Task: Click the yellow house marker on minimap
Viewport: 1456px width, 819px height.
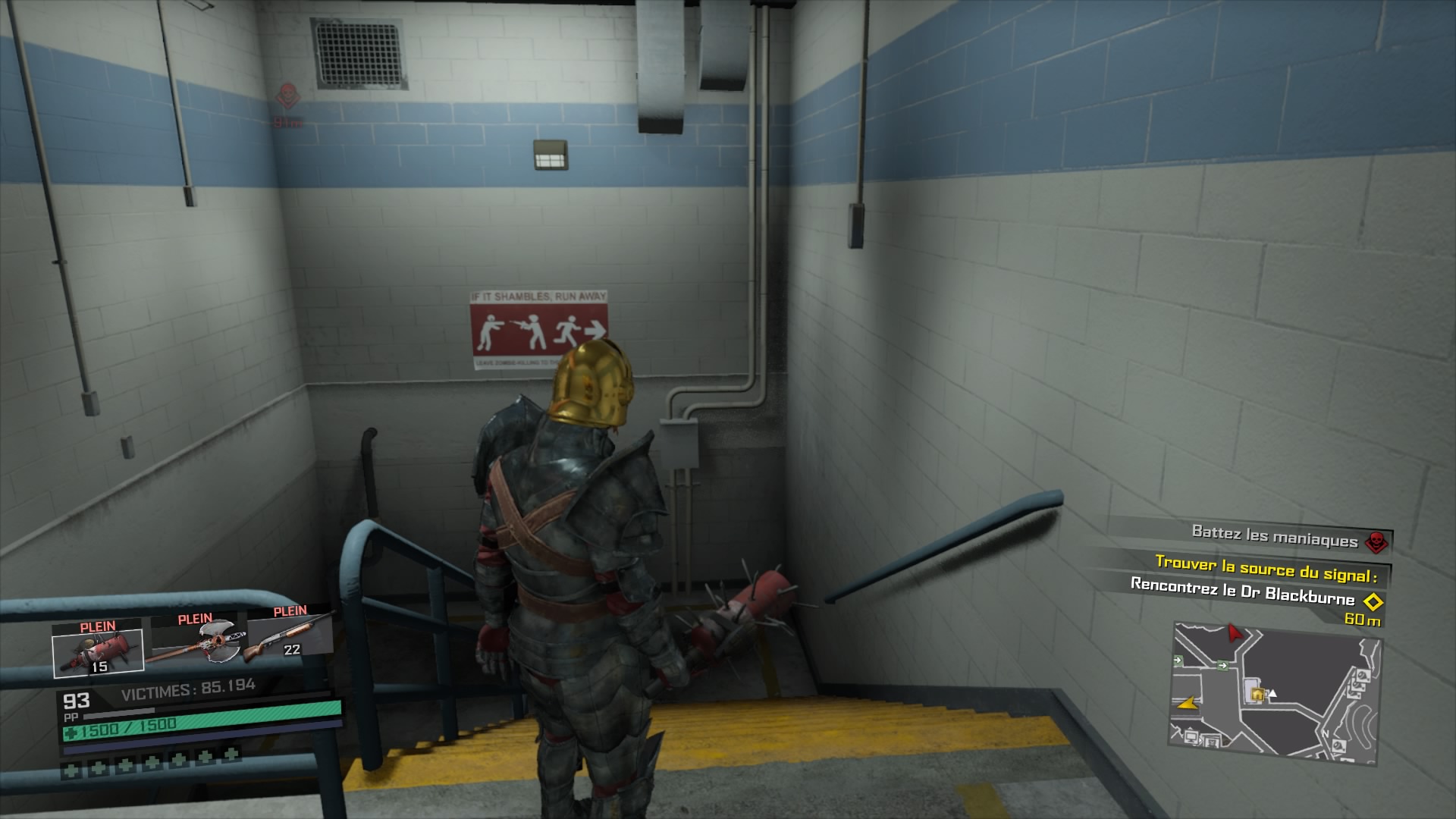Action: [x=1257, y=693]
